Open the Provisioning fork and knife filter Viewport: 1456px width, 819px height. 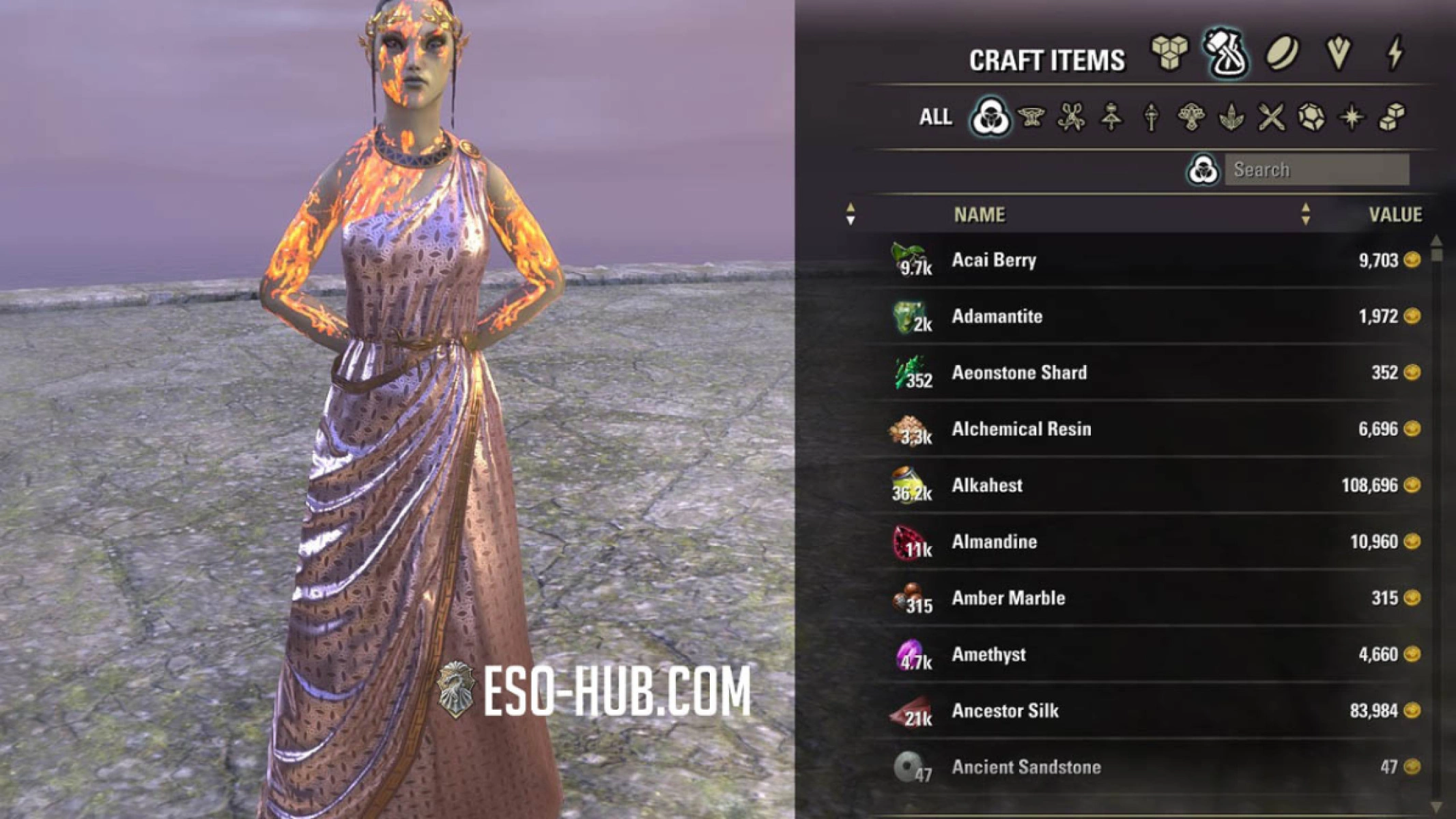coord(1272,117)
